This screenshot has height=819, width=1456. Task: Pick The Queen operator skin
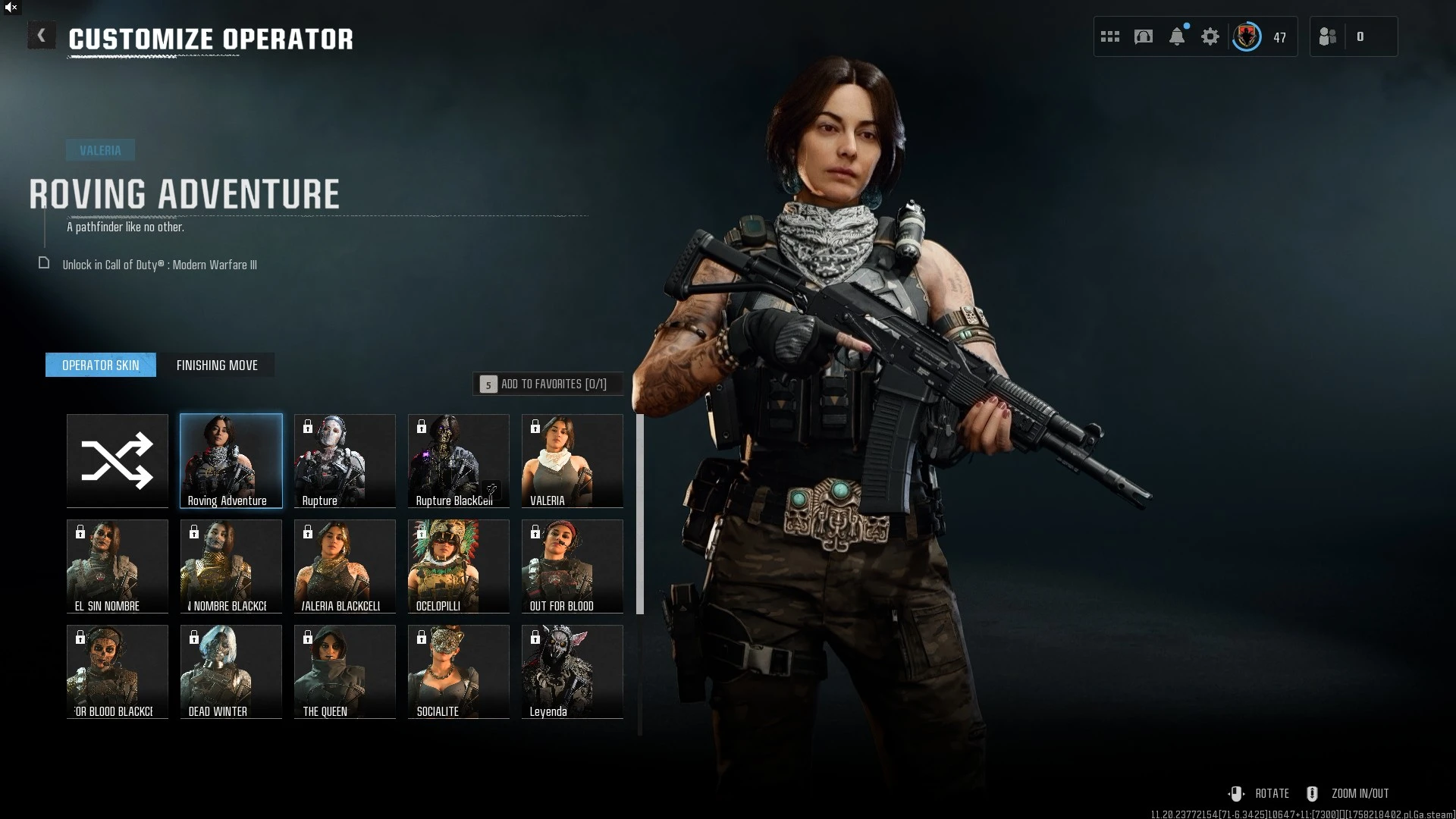click(345, 671)
